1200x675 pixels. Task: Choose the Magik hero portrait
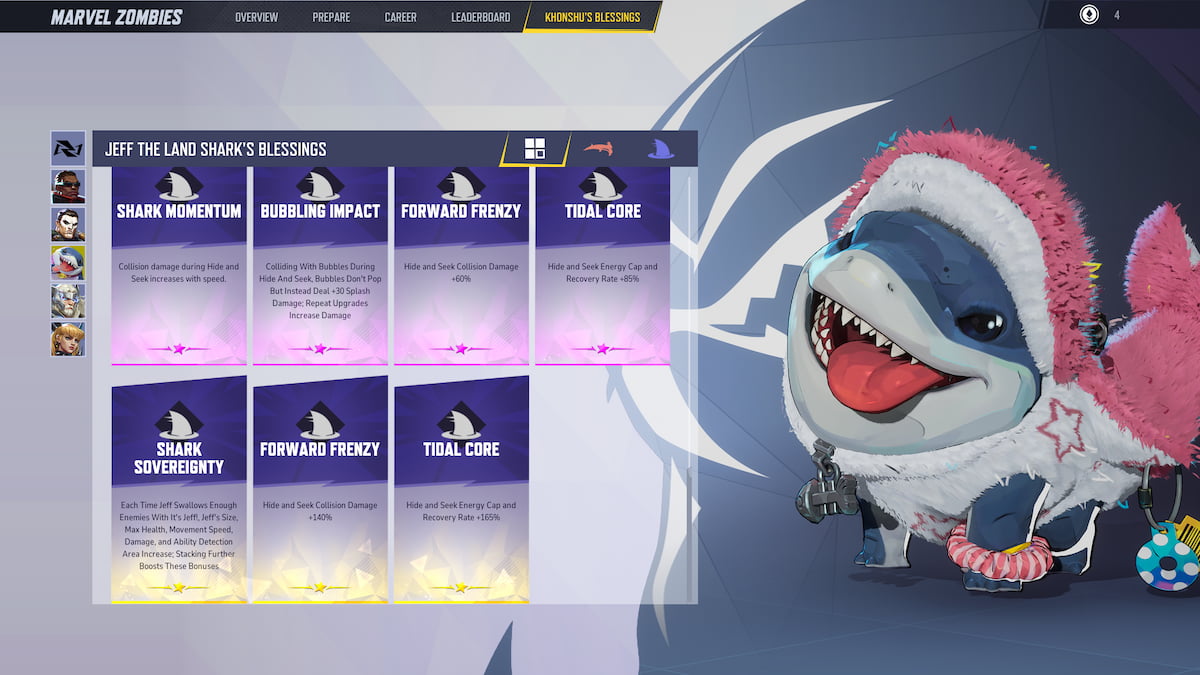(68, 339)
